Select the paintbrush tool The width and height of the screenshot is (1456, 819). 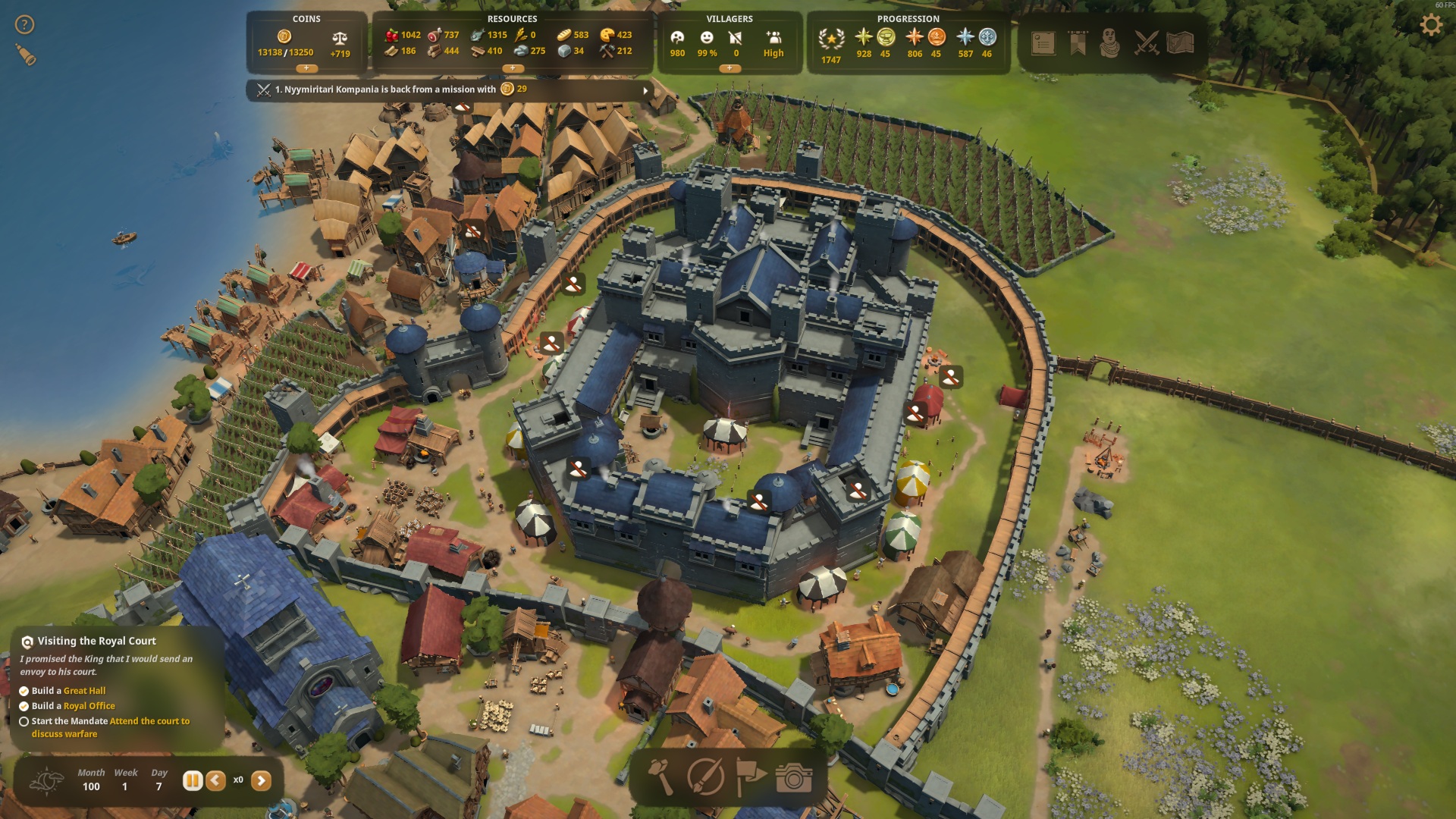tap(705, 777)
